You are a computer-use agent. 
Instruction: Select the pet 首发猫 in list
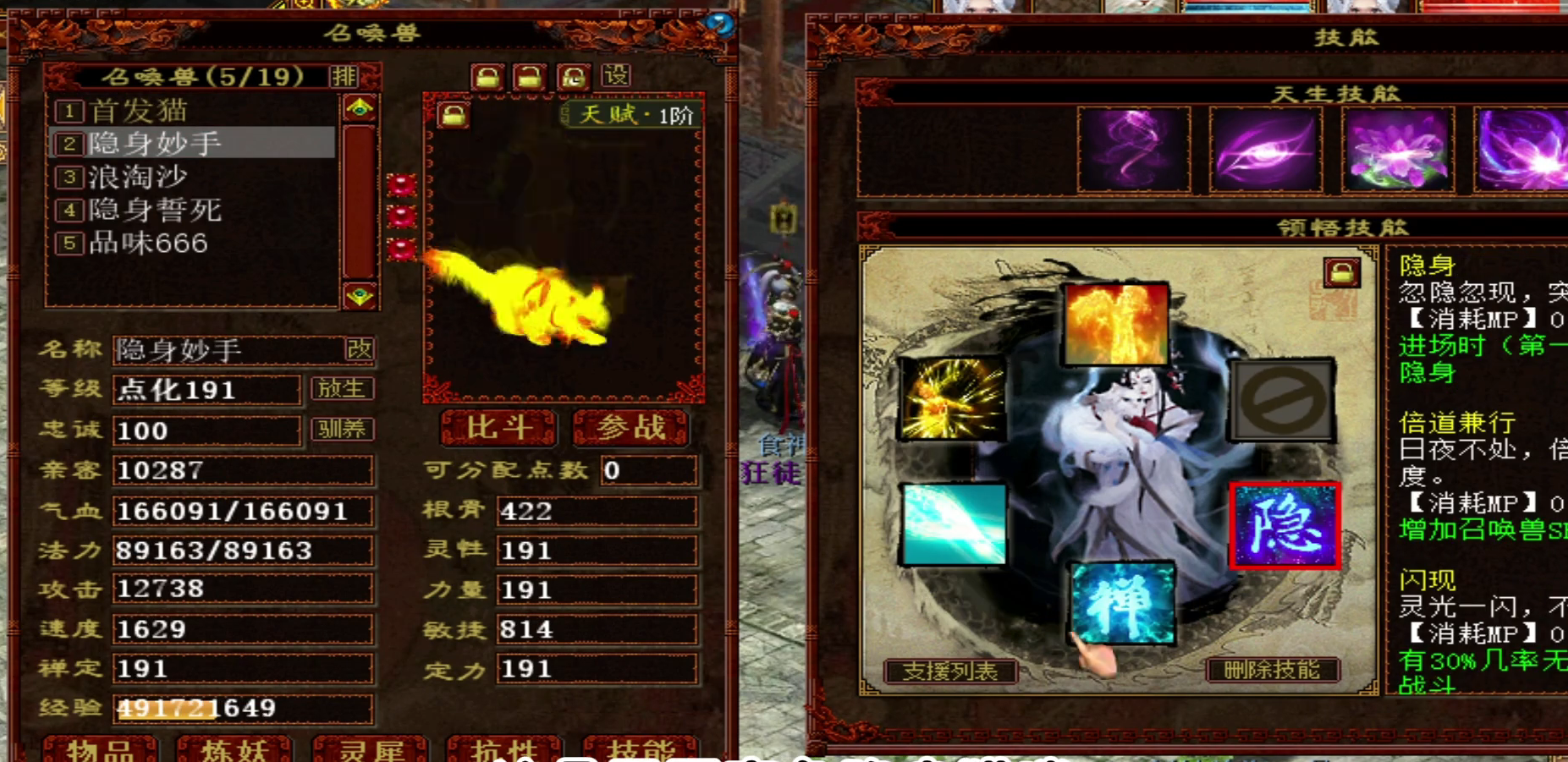140,111
